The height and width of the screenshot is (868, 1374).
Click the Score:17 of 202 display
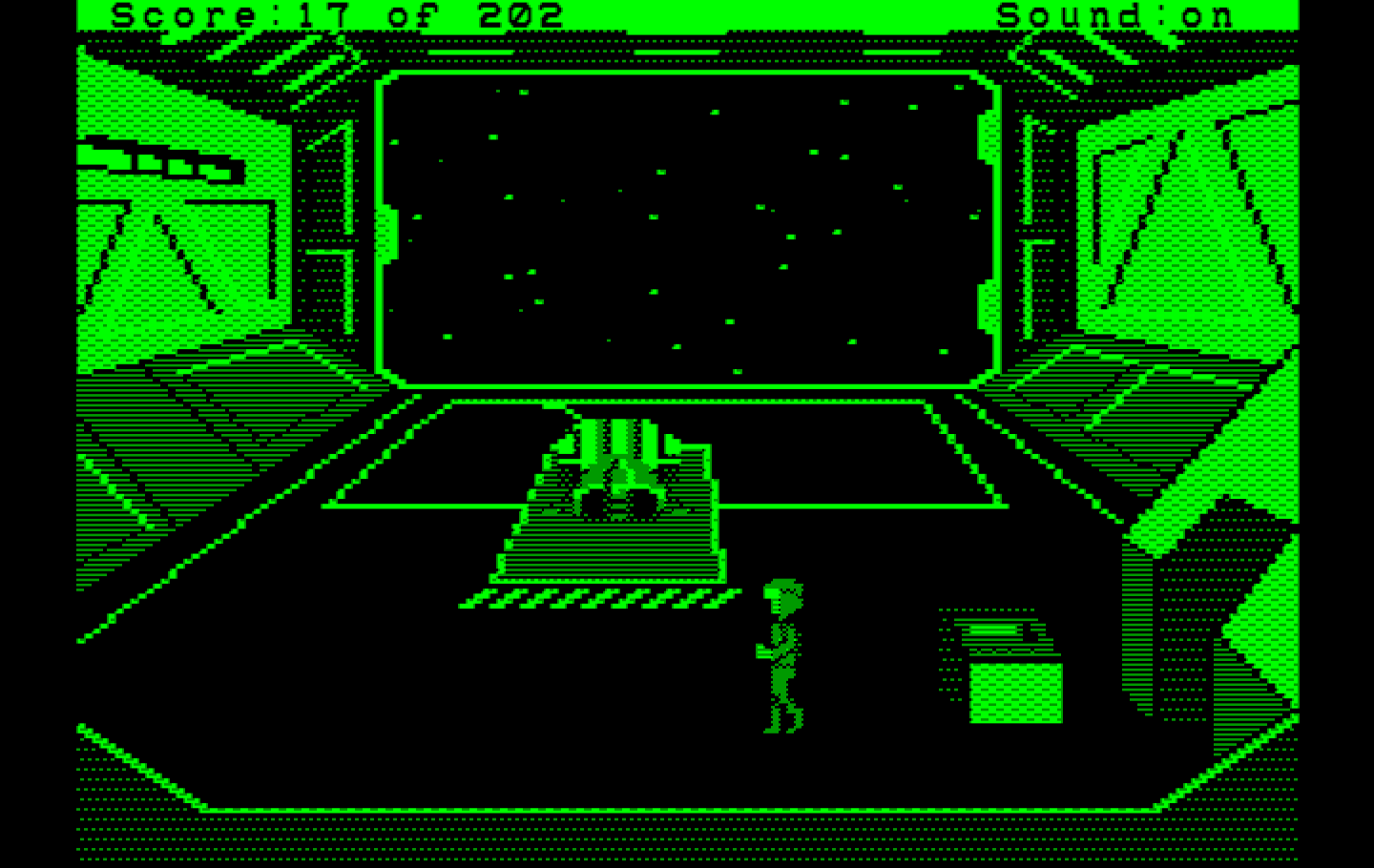[334, 13]
